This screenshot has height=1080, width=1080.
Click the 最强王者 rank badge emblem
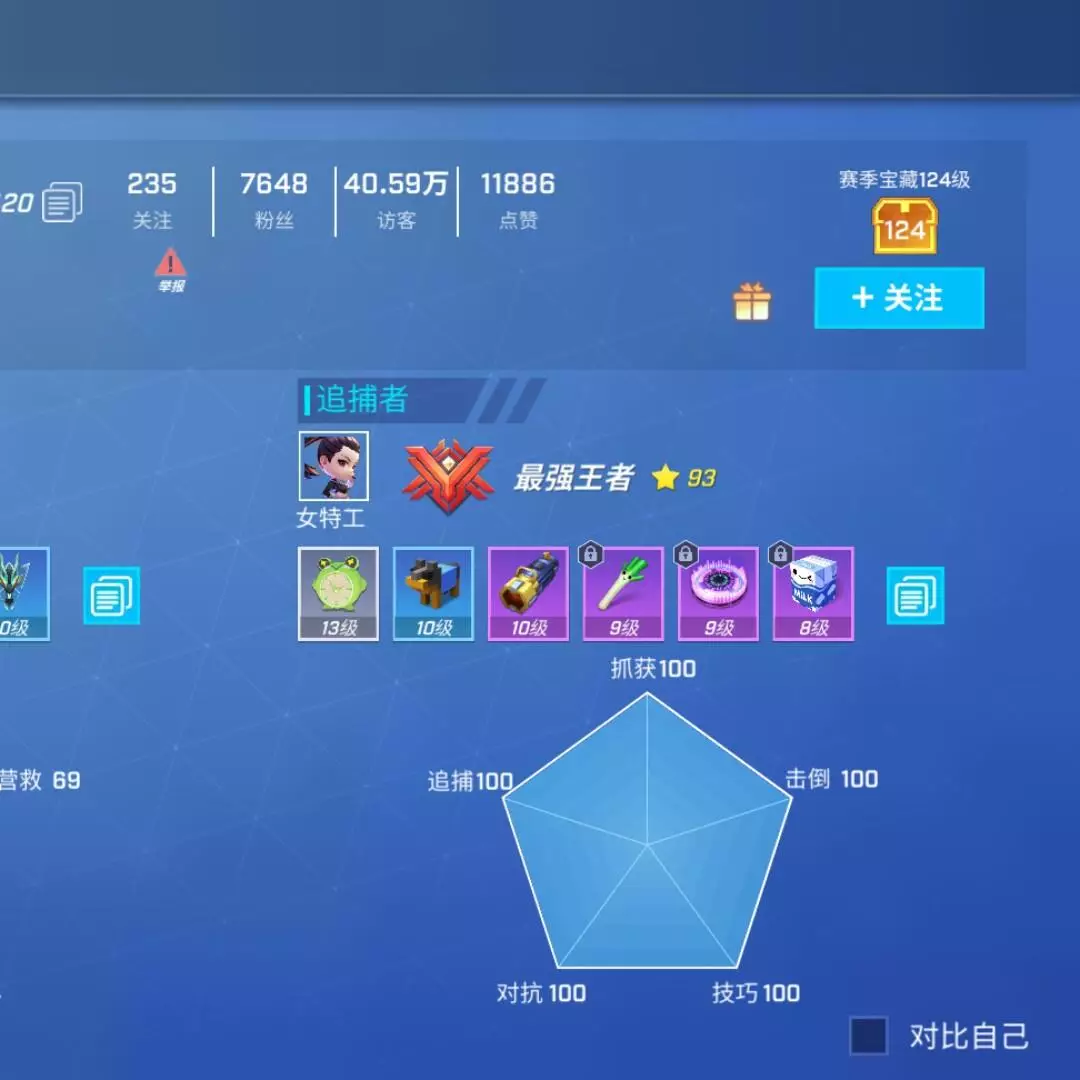(449, 477)
